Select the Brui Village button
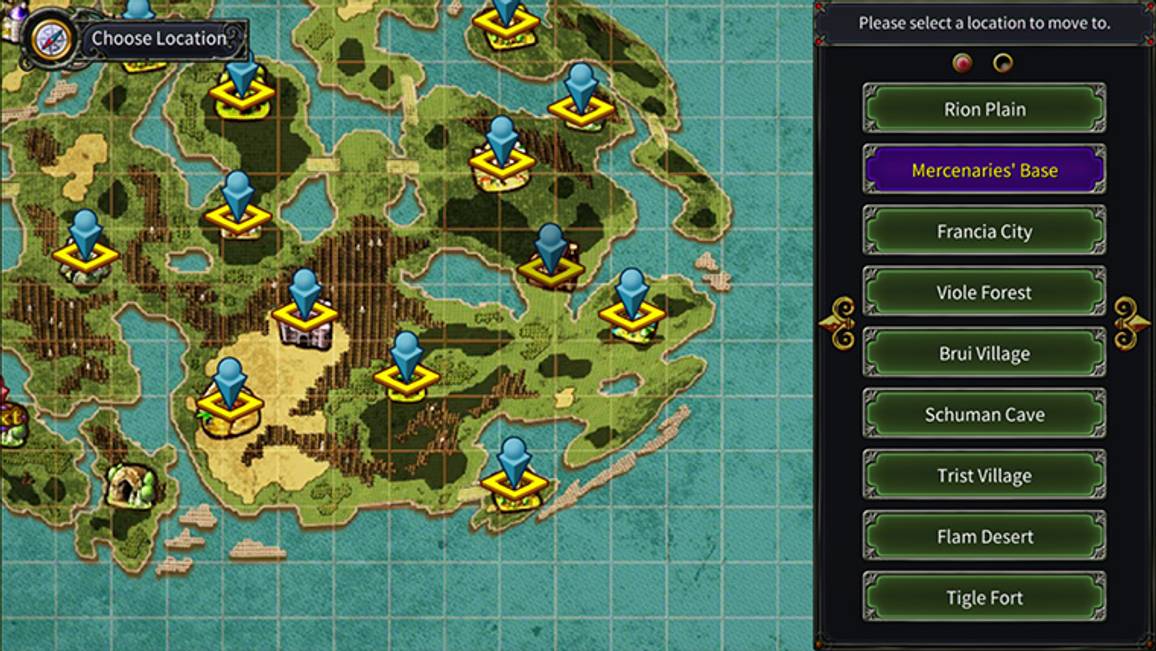The height and width of the screenshot is (651, 1156). [x=984, y=353]
